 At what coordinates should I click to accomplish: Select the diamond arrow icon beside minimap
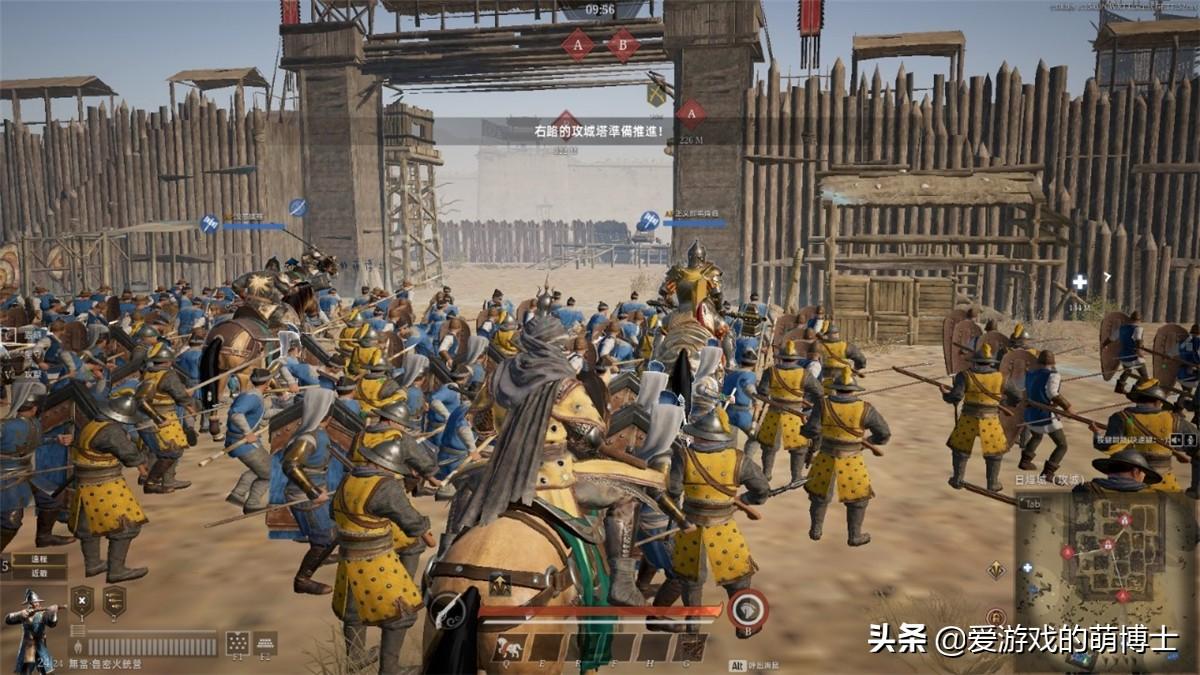(x=996, y=570)
